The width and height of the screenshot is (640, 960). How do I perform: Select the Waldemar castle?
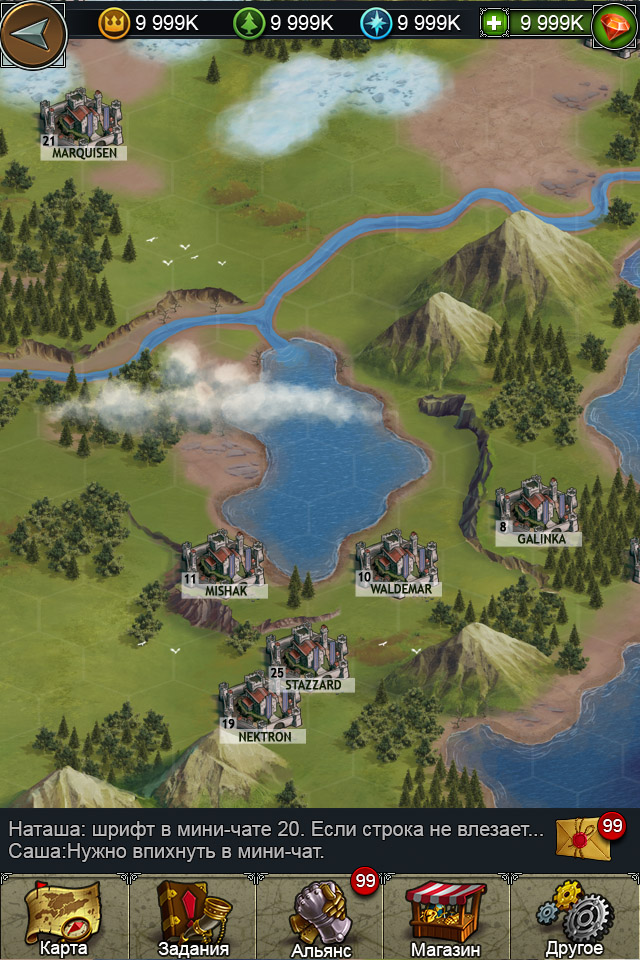tap(397, 562)
